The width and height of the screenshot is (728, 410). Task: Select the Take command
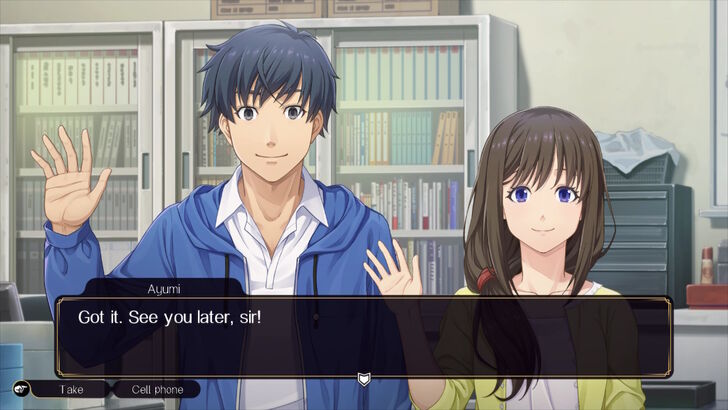70,389
